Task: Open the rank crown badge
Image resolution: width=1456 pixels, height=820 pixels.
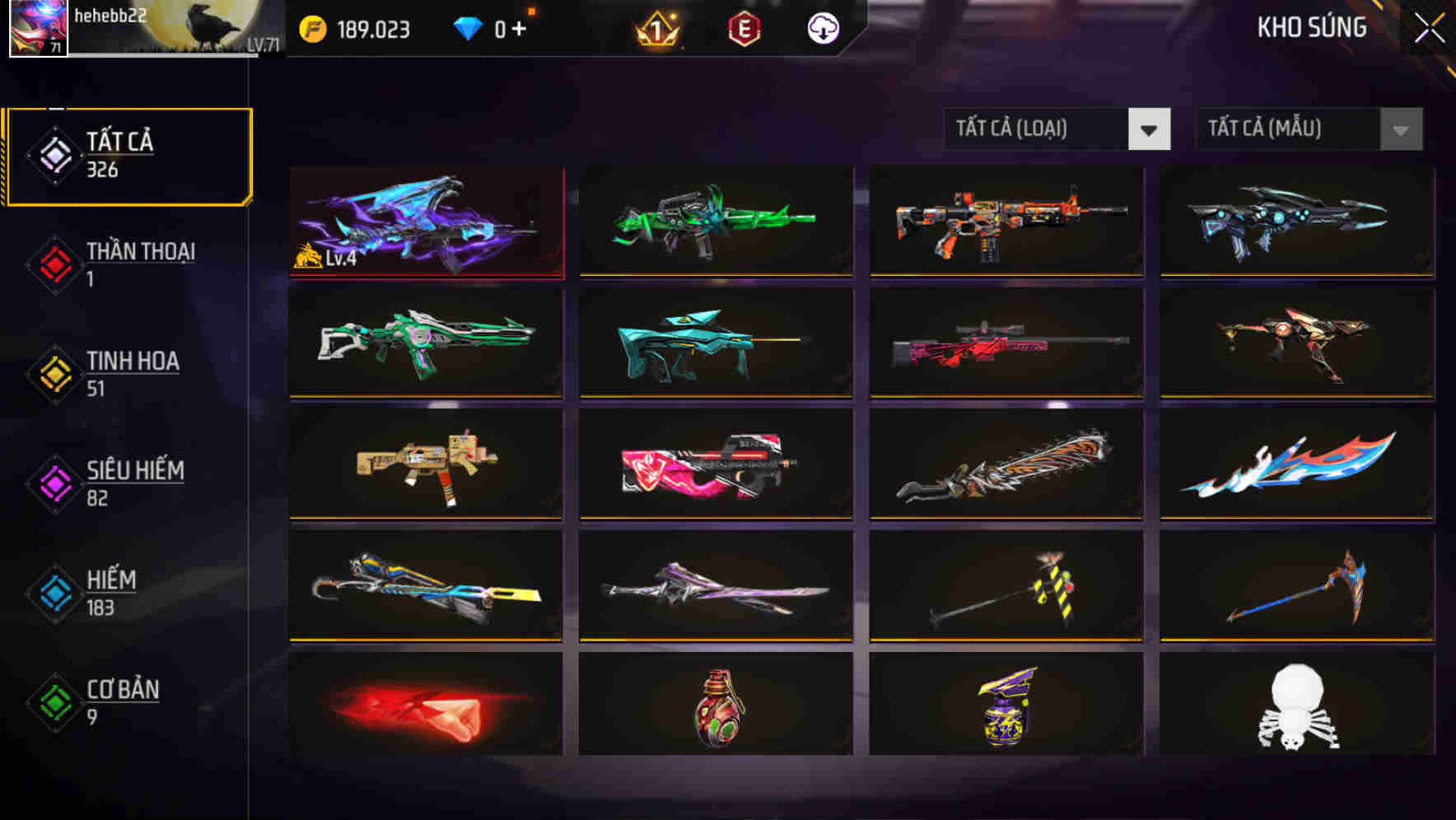Action: [x=655, y=27]
